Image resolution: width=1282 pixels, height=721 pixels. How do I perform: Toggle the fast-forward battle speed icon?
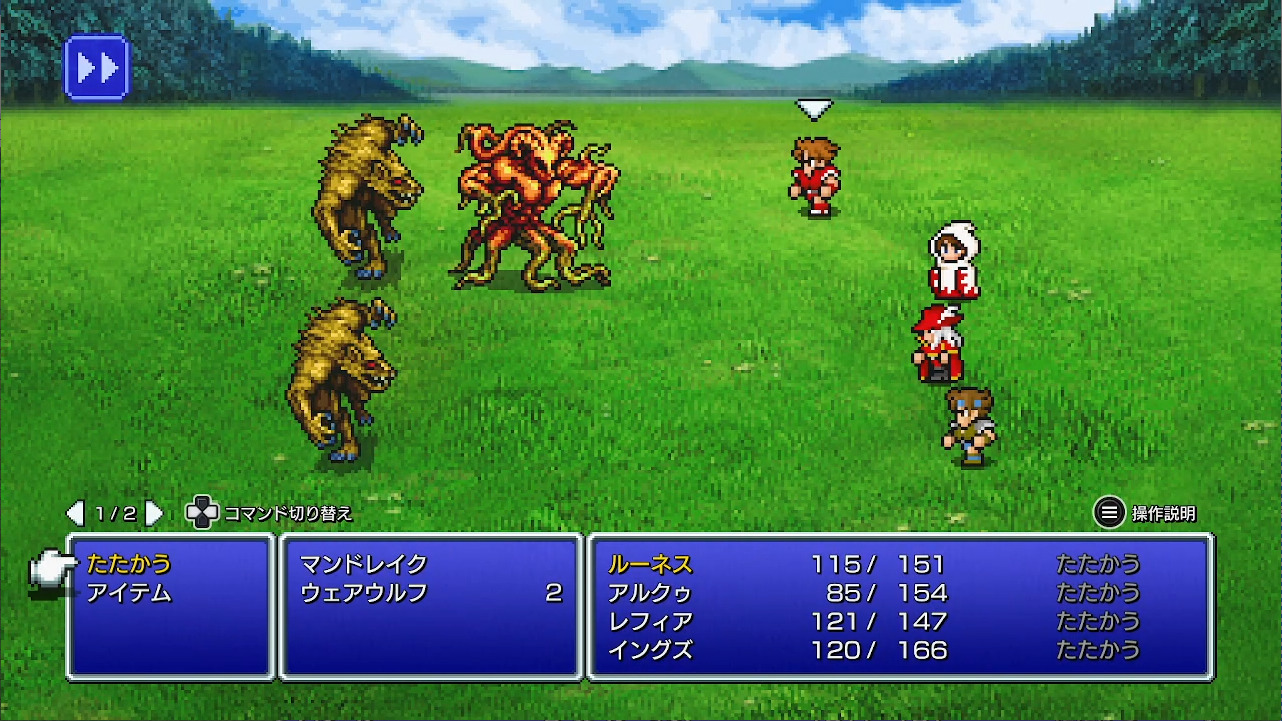pyautogui.click(x=95, y=68)
